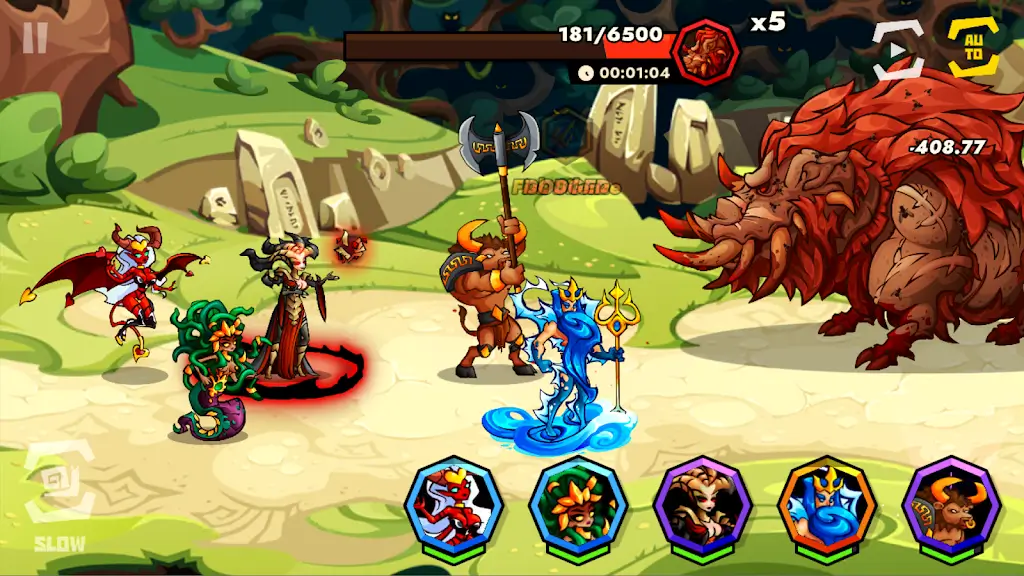Select the red beast boss portrait
The image size is (1024, 576).
tap(705, 51)
